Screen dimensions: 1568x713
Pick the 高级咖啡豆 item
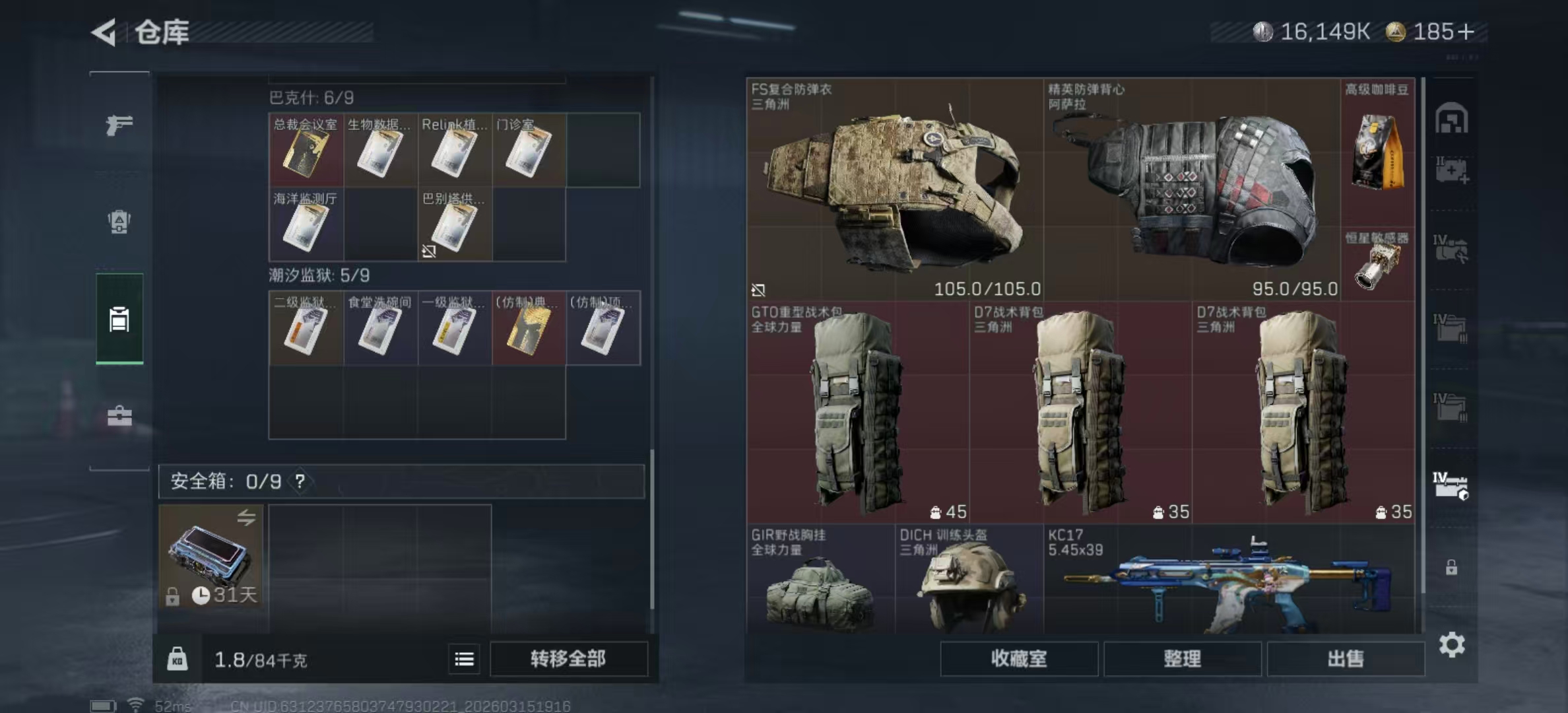[1377, 152]
